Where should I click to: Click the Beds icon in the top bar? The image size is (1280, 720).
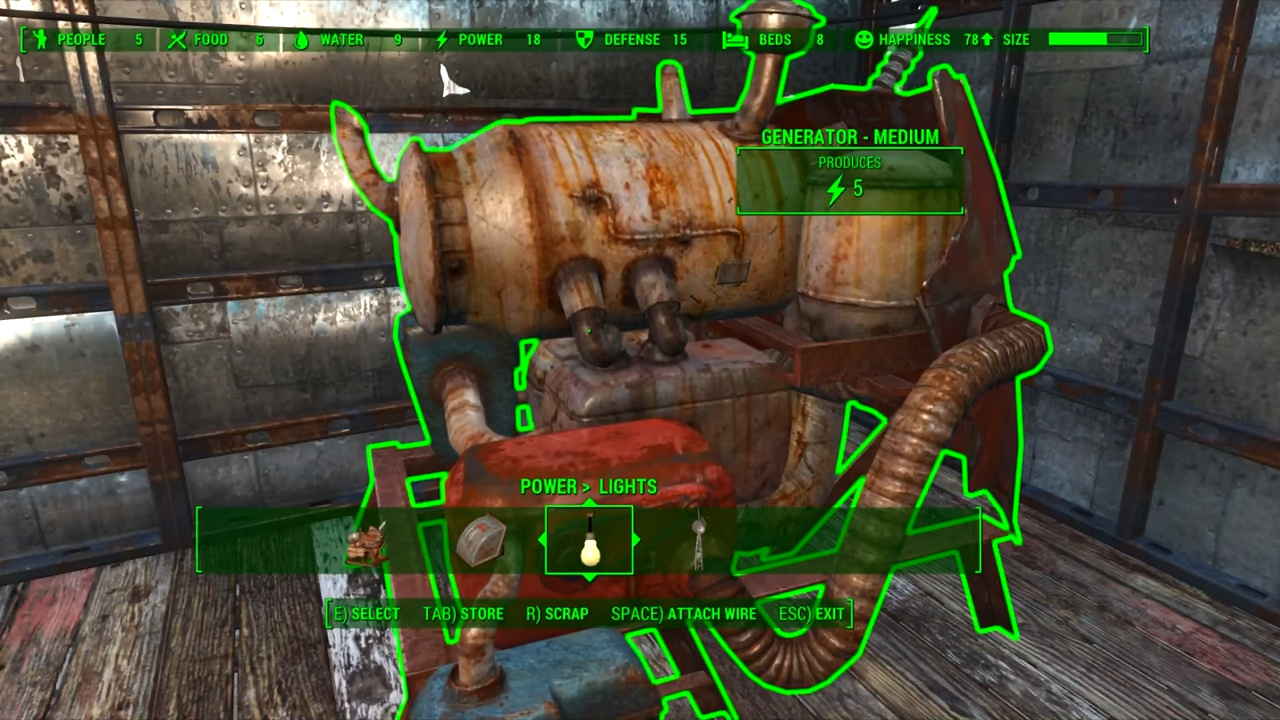[x=735, y=39]
